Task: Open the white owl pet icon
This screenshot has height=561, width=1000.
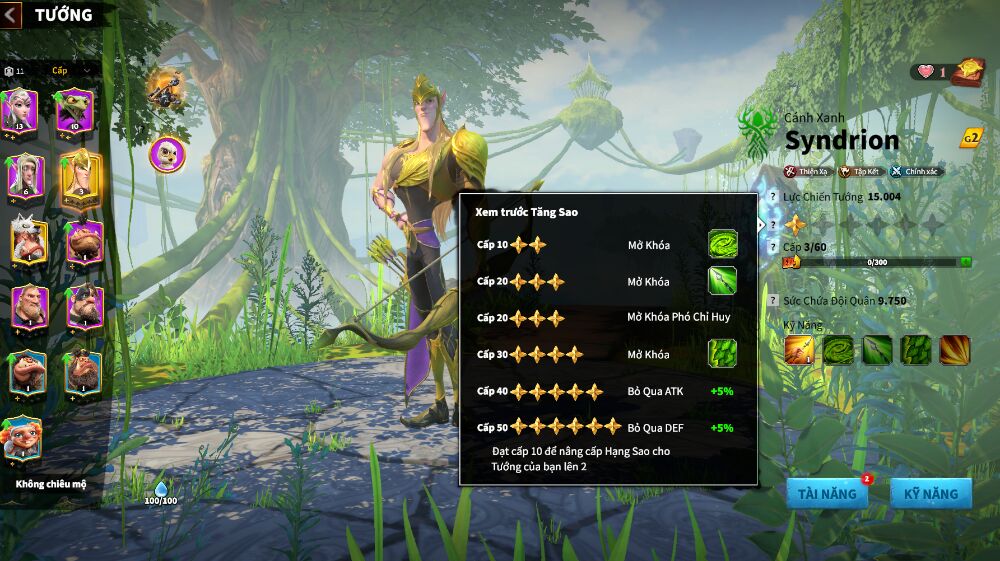Action: 167,154
